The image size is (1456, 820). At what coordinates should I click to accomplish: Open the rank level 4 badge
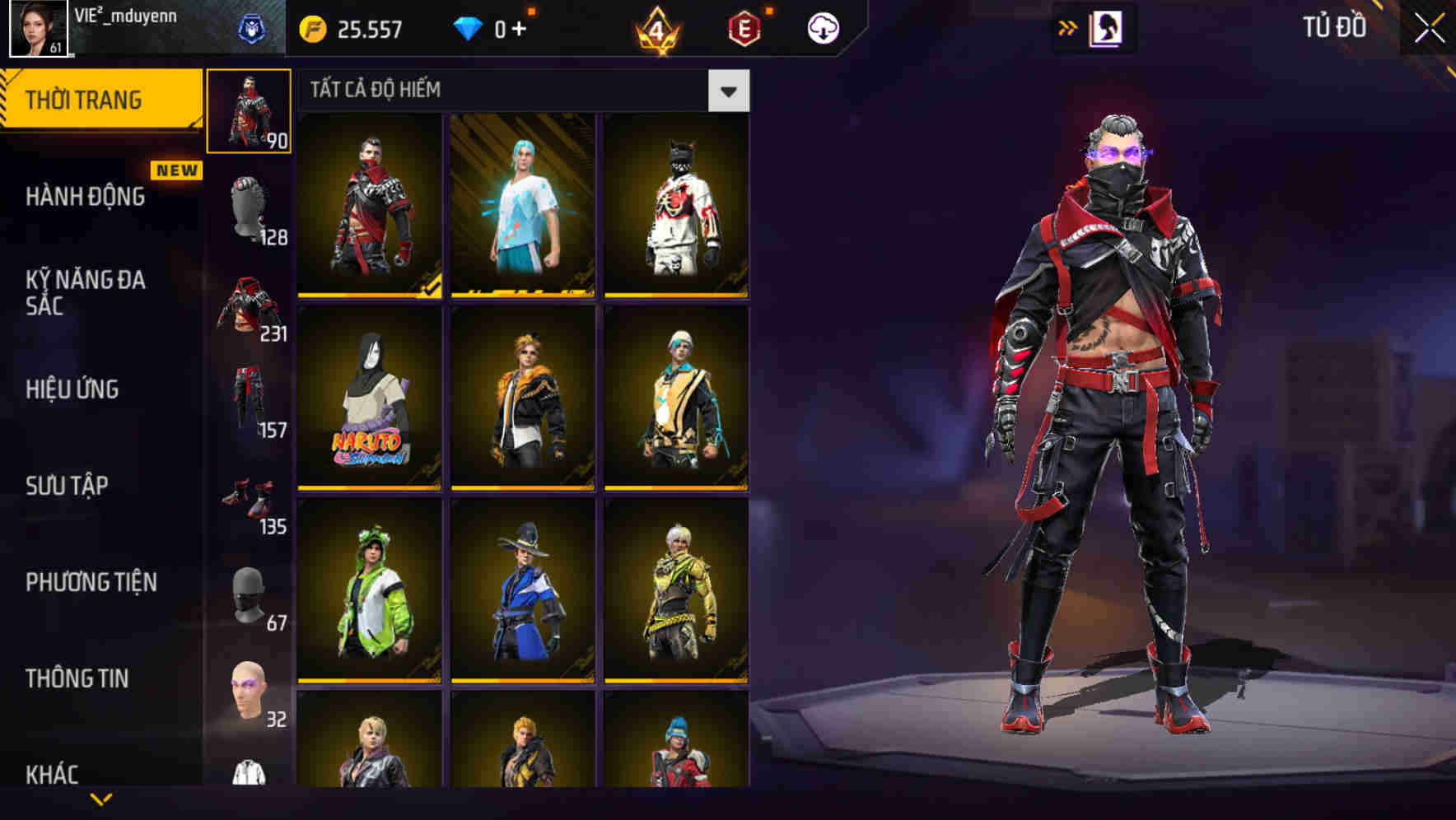659,28
